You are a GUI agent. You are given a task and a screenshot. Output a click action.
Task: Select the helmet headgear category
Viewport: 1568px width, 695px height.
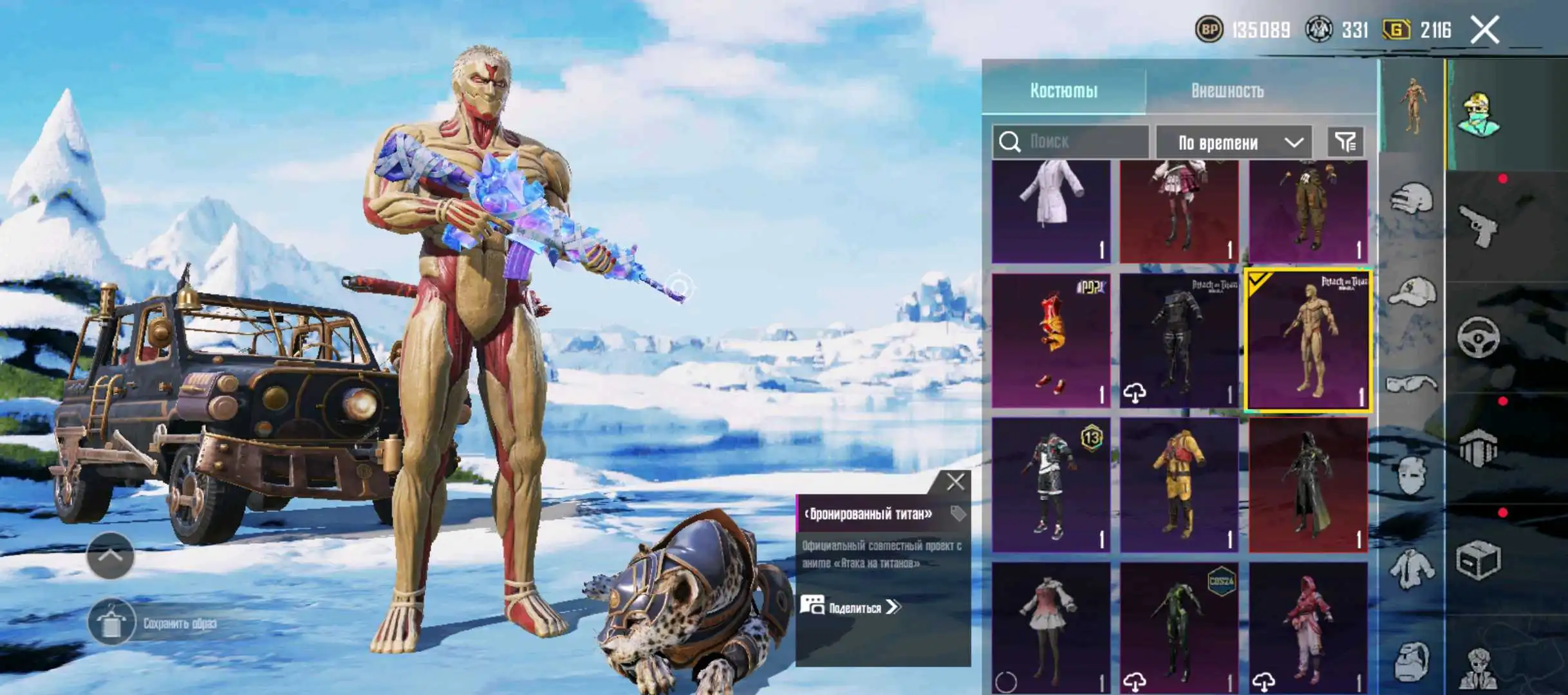(1411, 199)
